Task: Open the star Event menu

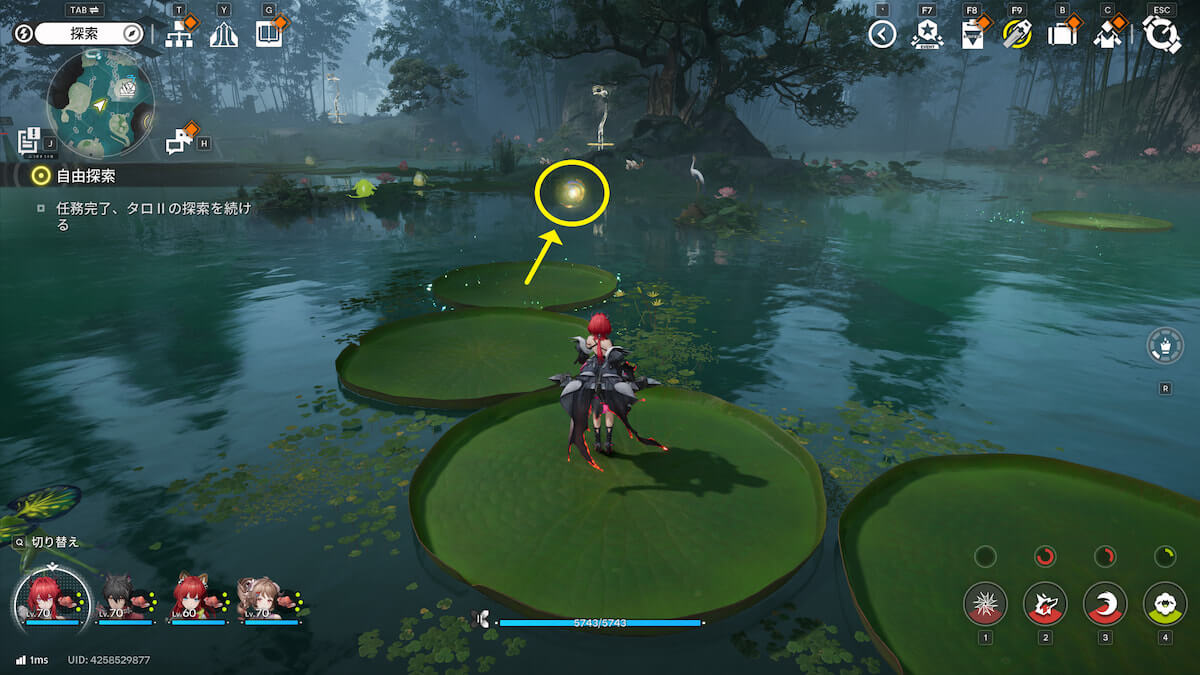Action: (927, 35)
